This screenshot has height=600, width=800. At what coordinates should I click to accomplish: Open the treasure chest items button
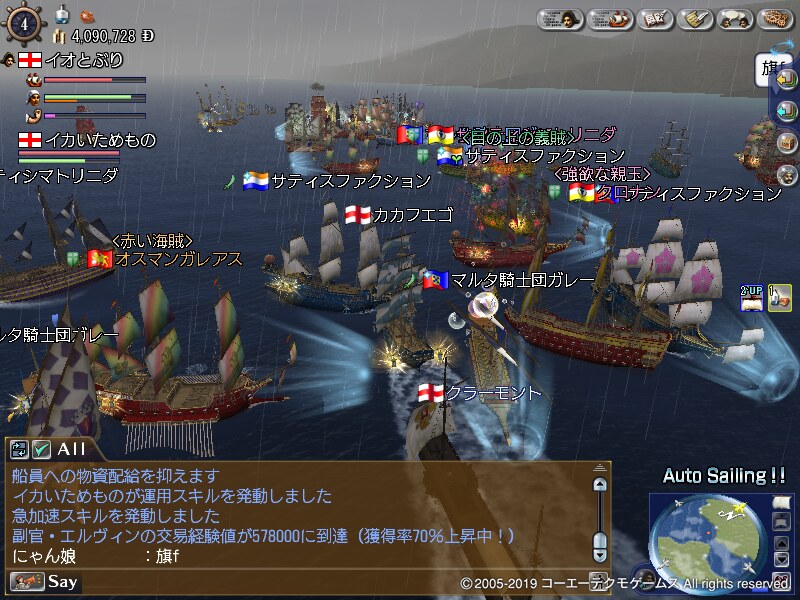786,142
